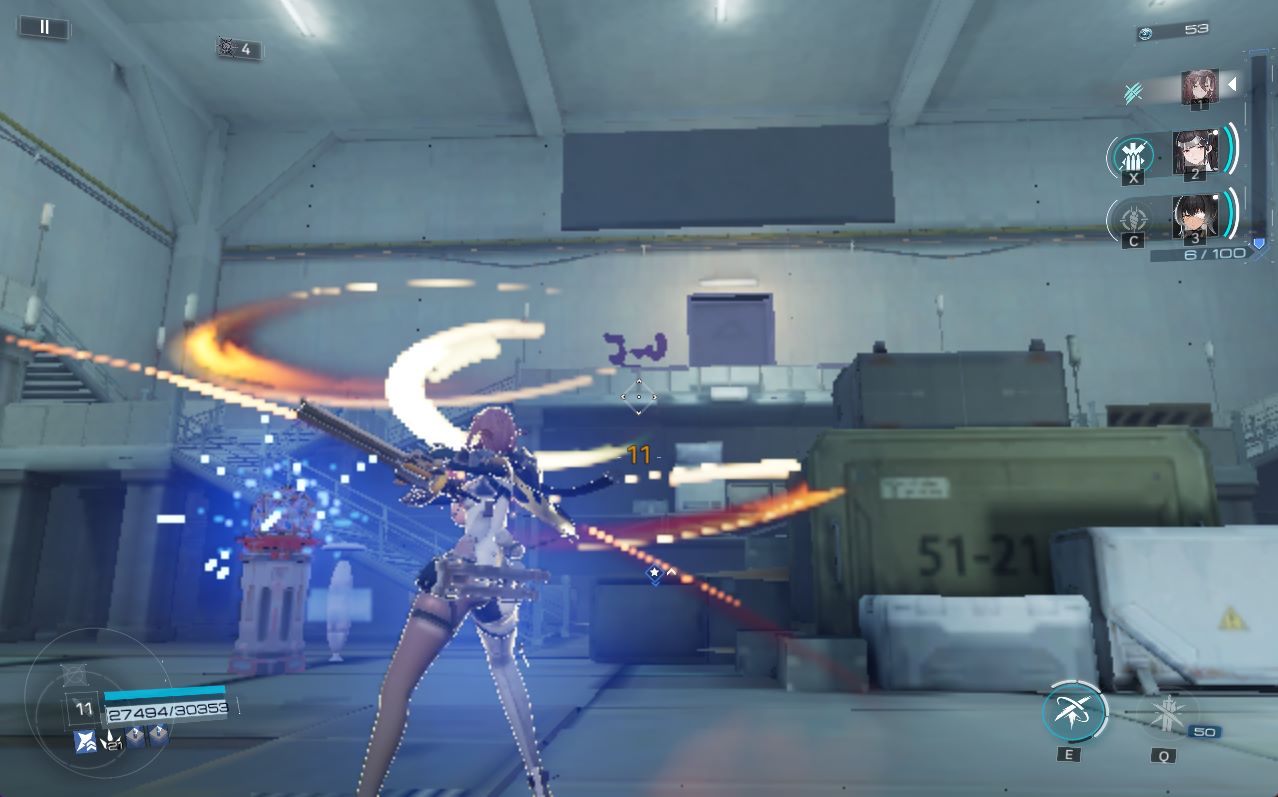Image resolution: width=1278 pixels, height=797 pixels.
Task: Select the blue shuriken buff icon
Action: point(85,740)
